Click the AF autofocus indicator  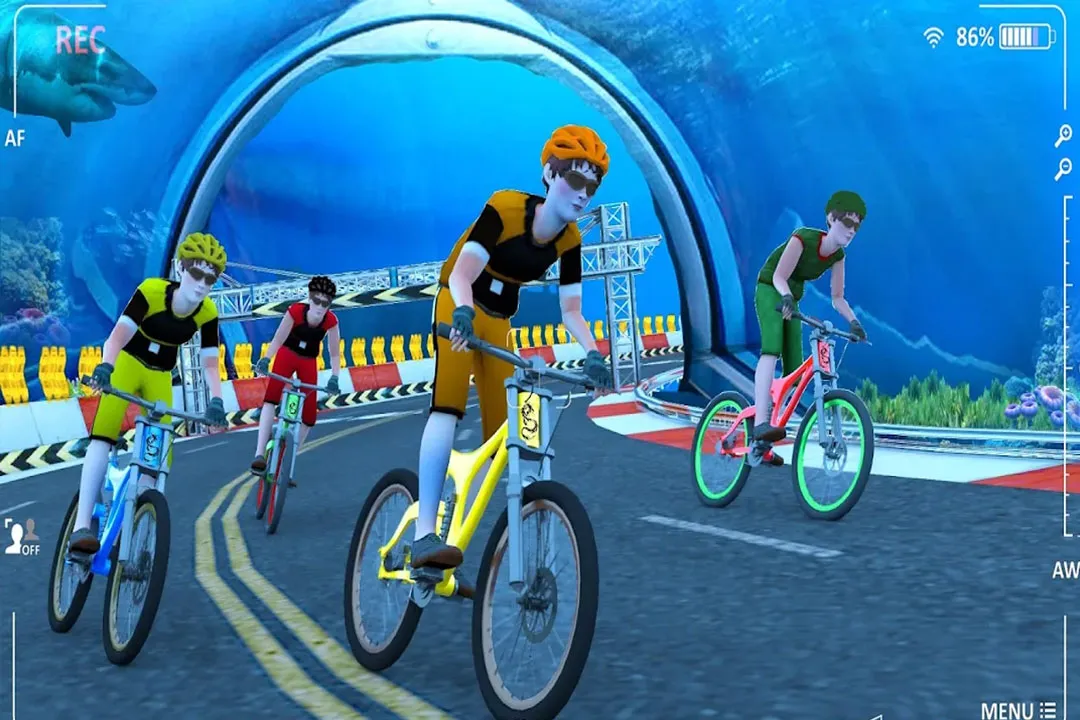click(x=14, y=138)
